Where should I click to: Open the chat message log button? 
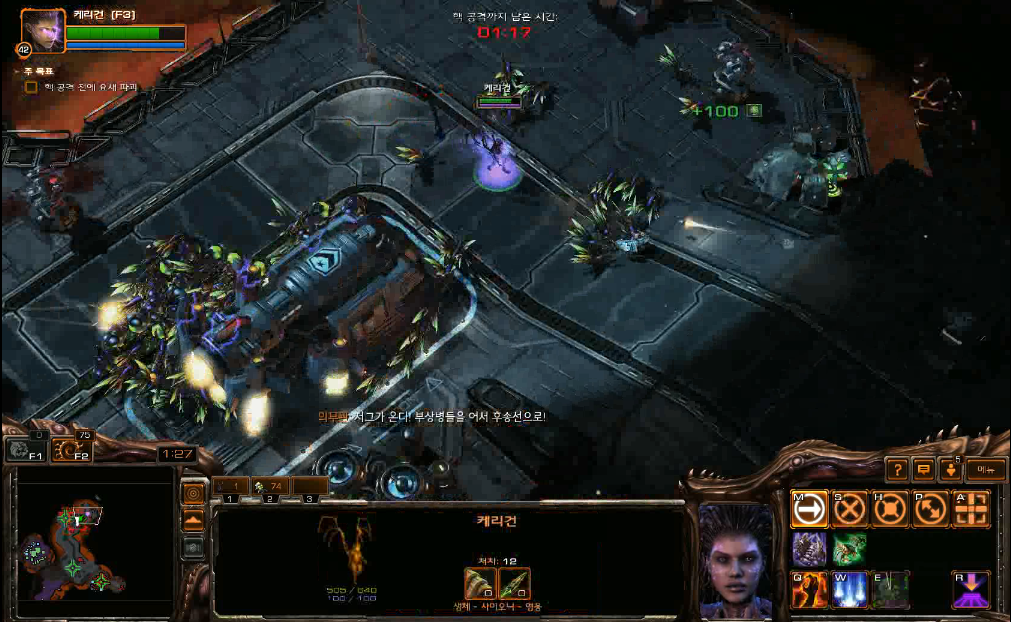(923, 469)
